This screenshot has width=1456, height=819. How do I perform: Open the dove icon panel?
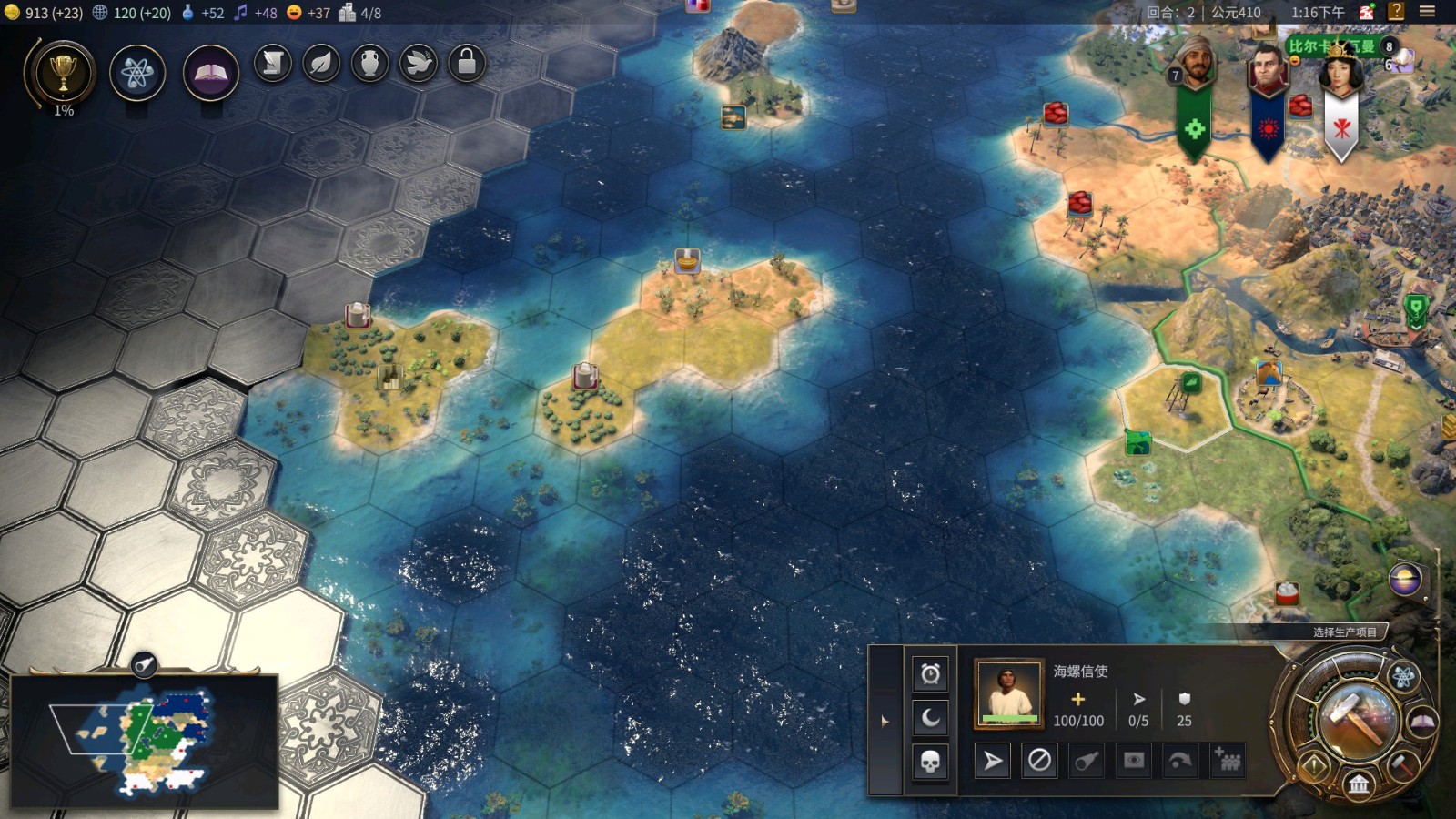[419, 64]
